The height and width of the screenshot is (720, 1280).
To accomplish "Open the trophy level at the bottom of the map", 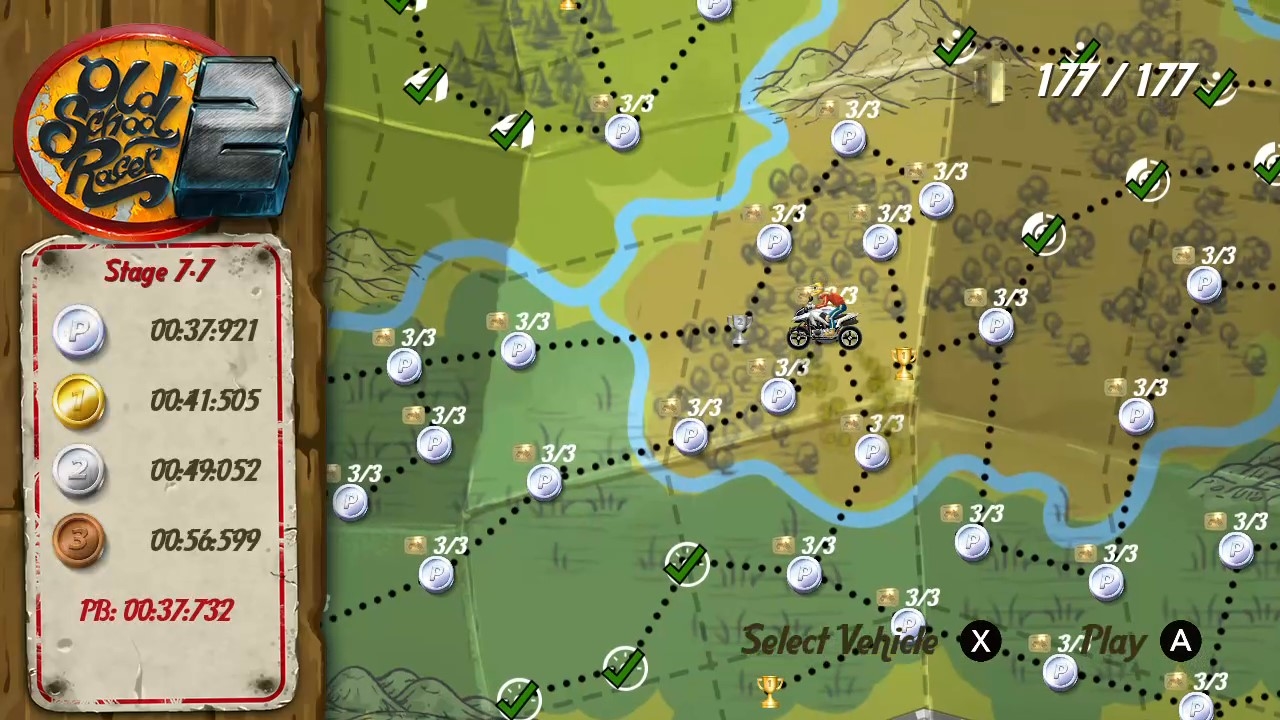I will (768, 688).
